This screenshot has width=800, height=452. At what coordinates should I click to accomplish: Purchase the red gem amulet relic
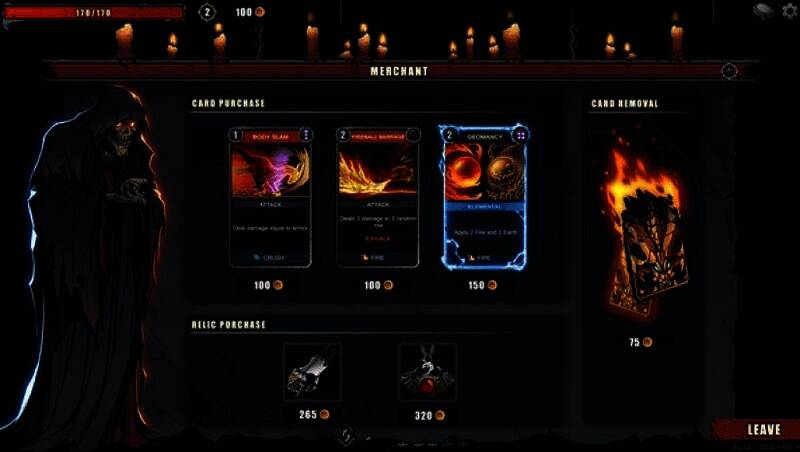pyautogui.click(x=427, y=373)
